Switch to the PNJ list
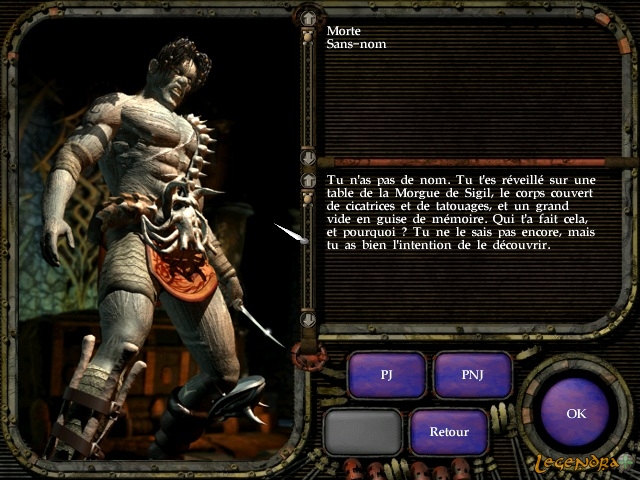Viewport: 640px width, 480px height. point(472,375)
